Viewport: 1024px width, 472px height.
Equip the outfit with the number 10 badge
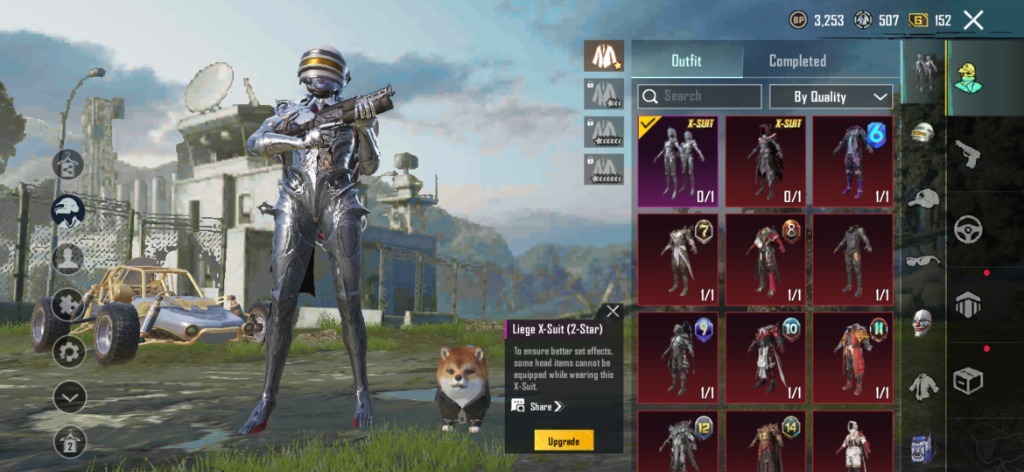(x=765, y=356)
